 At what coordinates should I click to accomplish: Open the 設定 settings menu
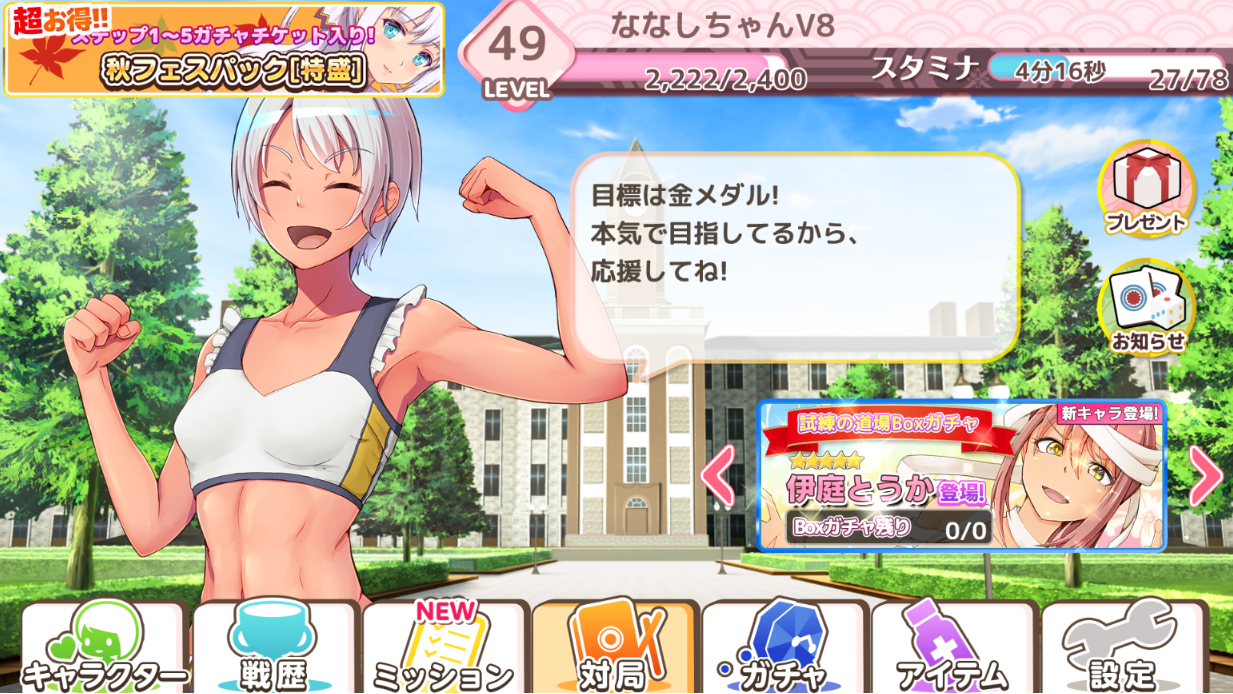pos(1123,649)
